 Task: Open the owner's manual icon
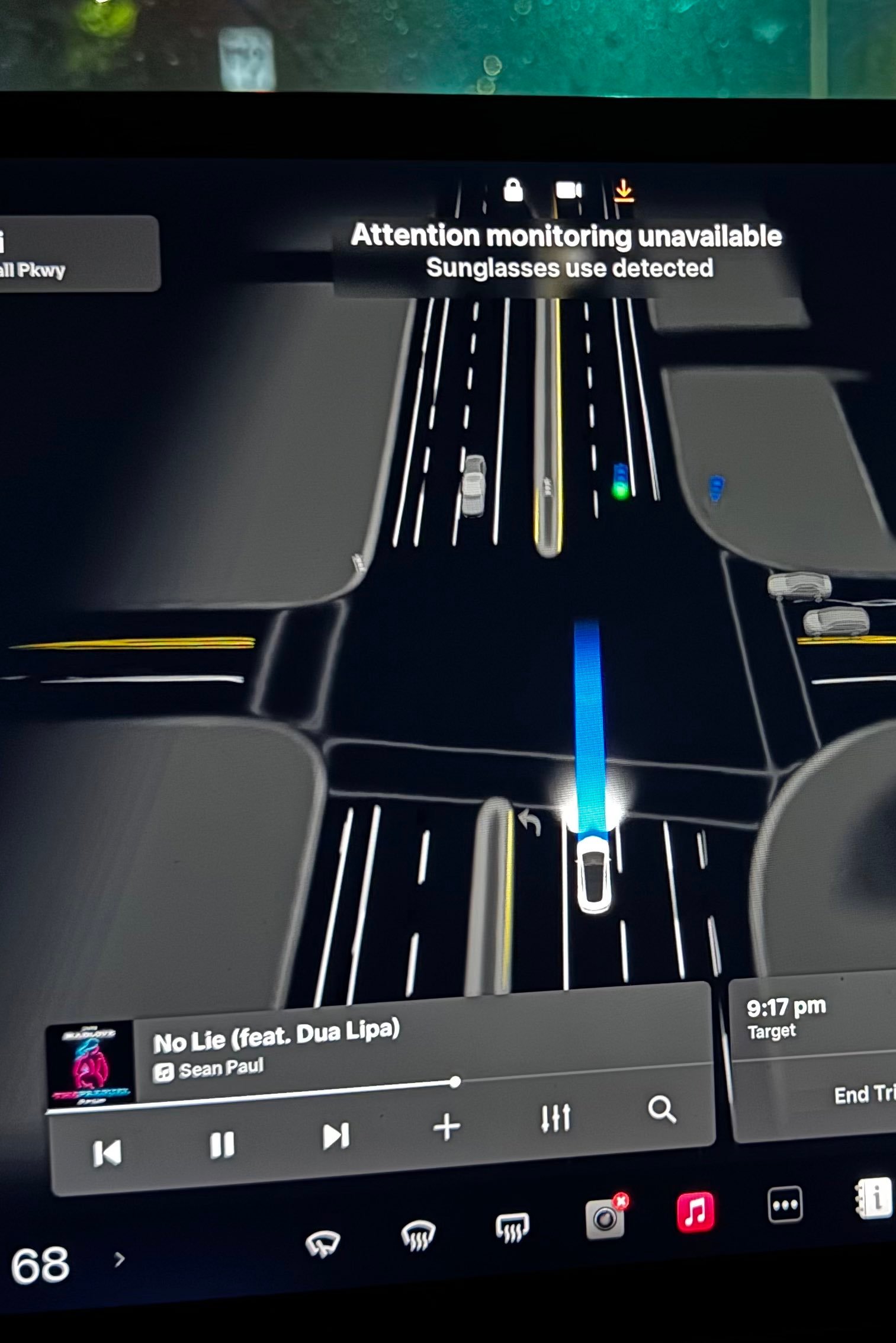coord(873,1198)
